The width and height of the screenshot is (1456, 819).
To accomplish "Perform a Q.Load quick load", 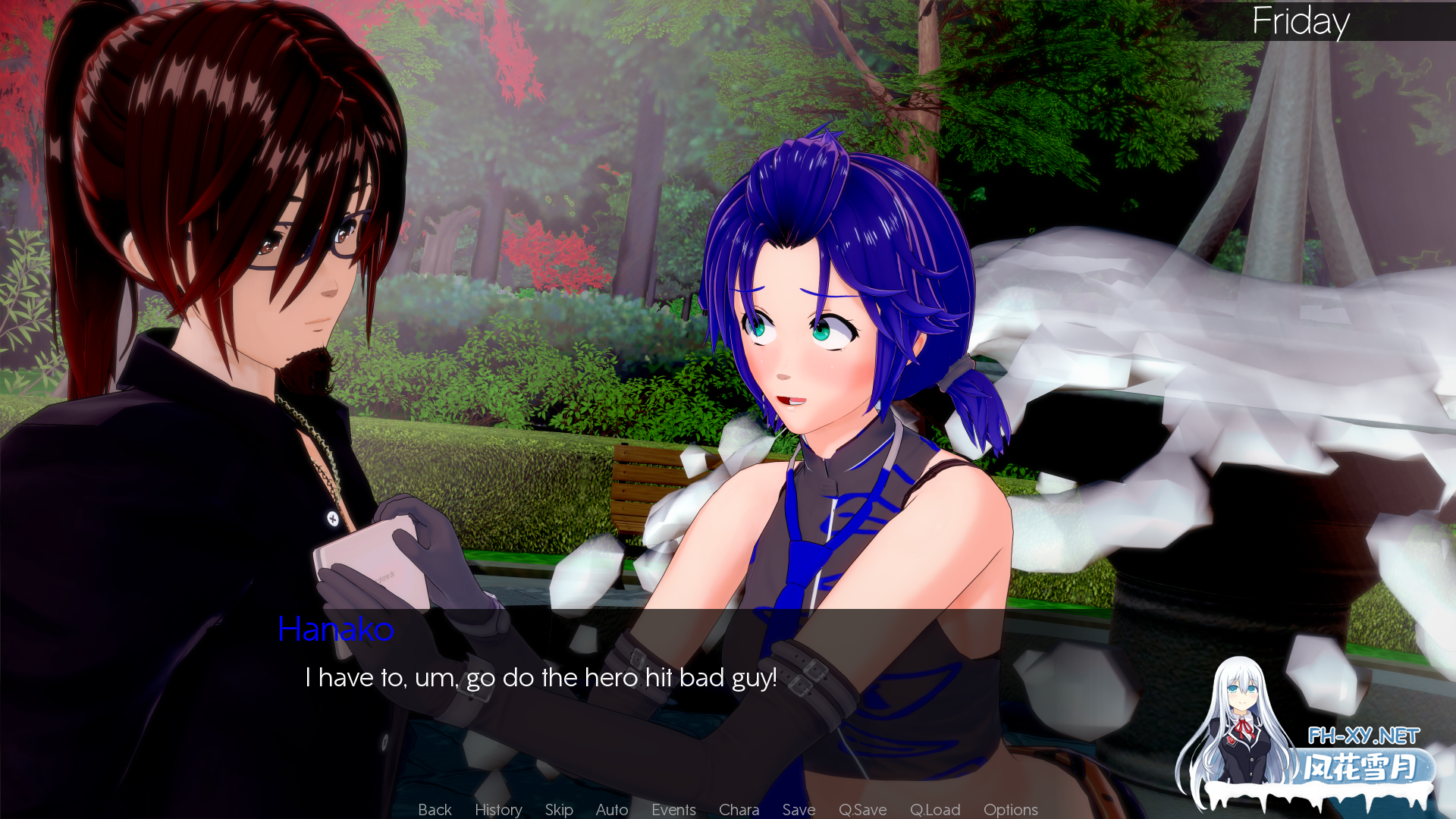I will pos(935,809).
